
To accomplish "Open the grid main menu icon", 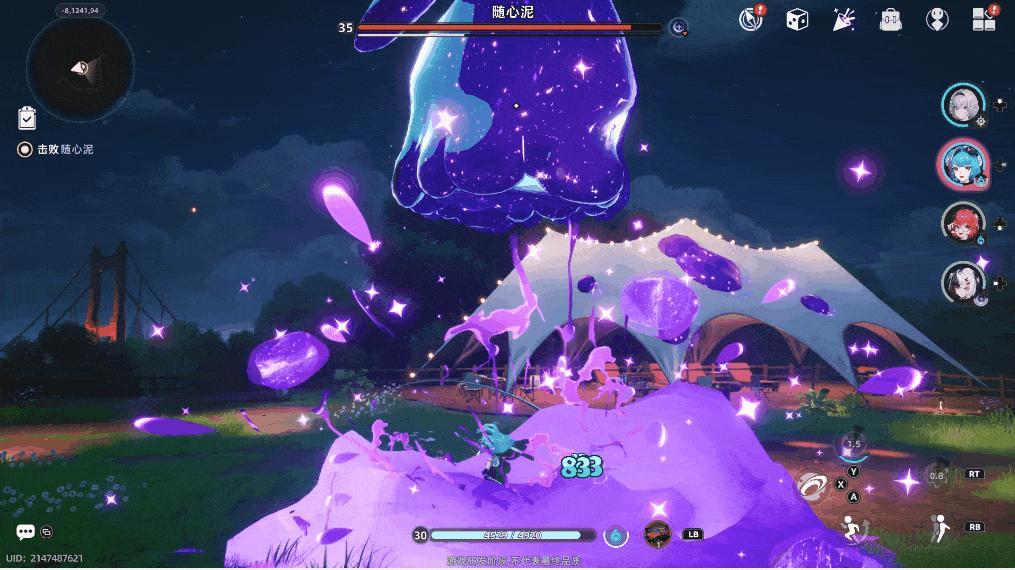I will pyautogui.click(x=984, y=19).
